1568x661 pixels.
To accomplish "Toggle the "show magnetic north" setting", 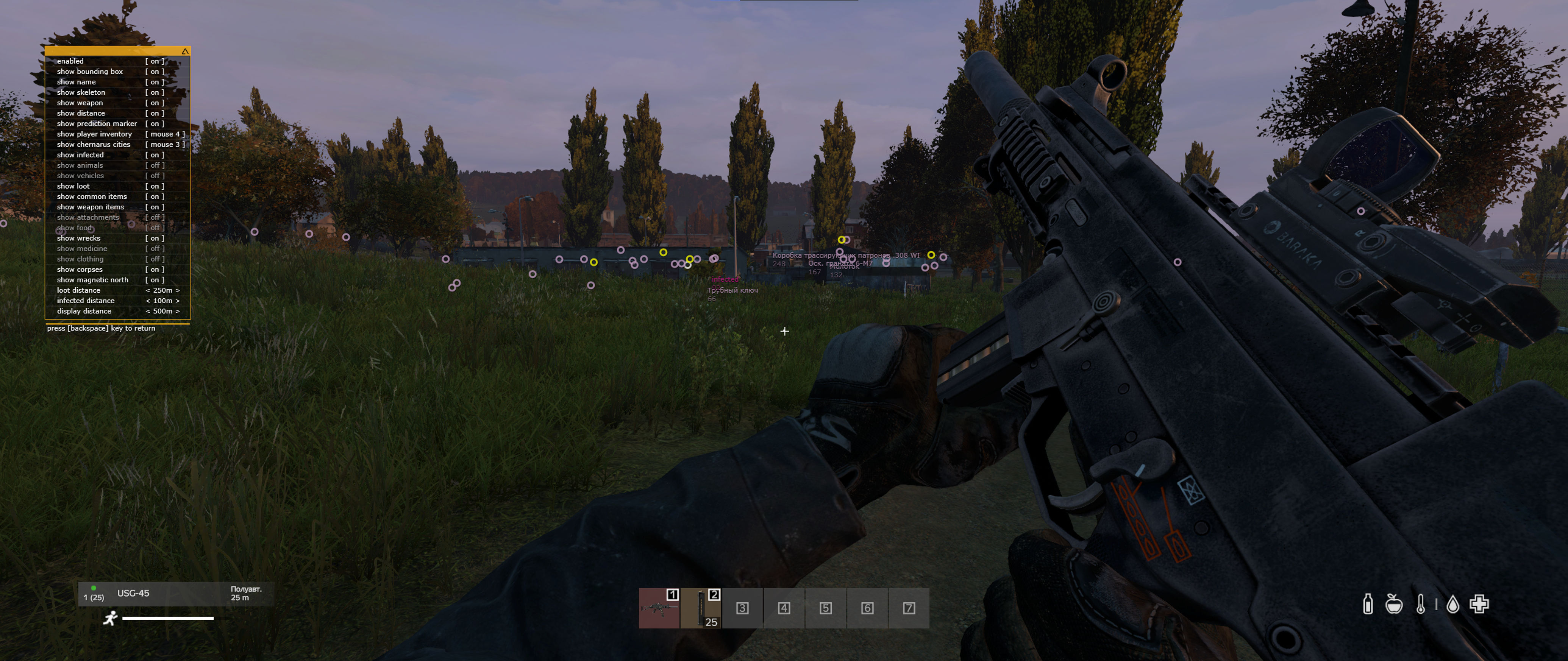I will [x=155, y=280].
